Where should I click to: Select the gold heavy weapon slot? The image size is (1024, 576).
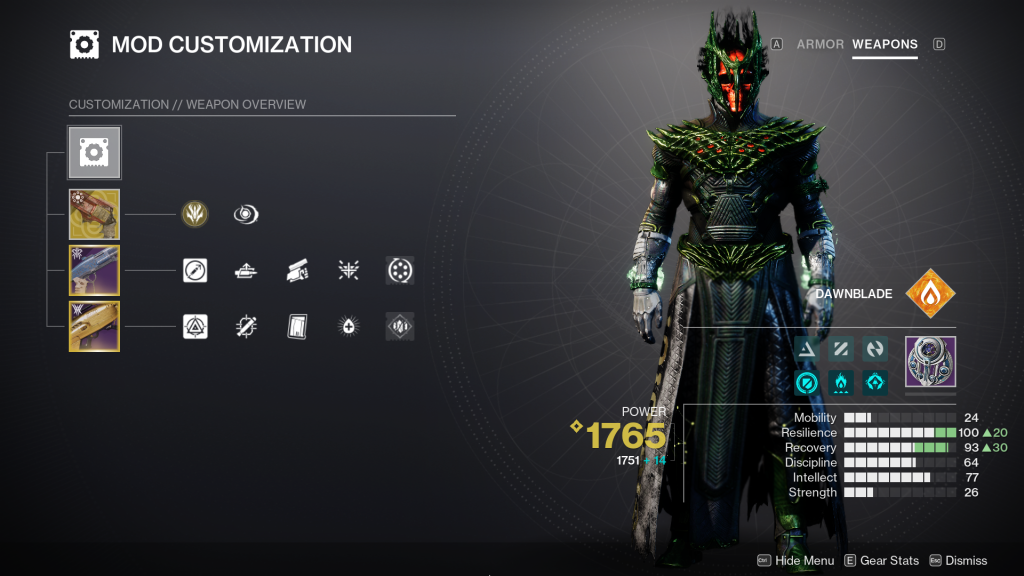coord(94,326)
